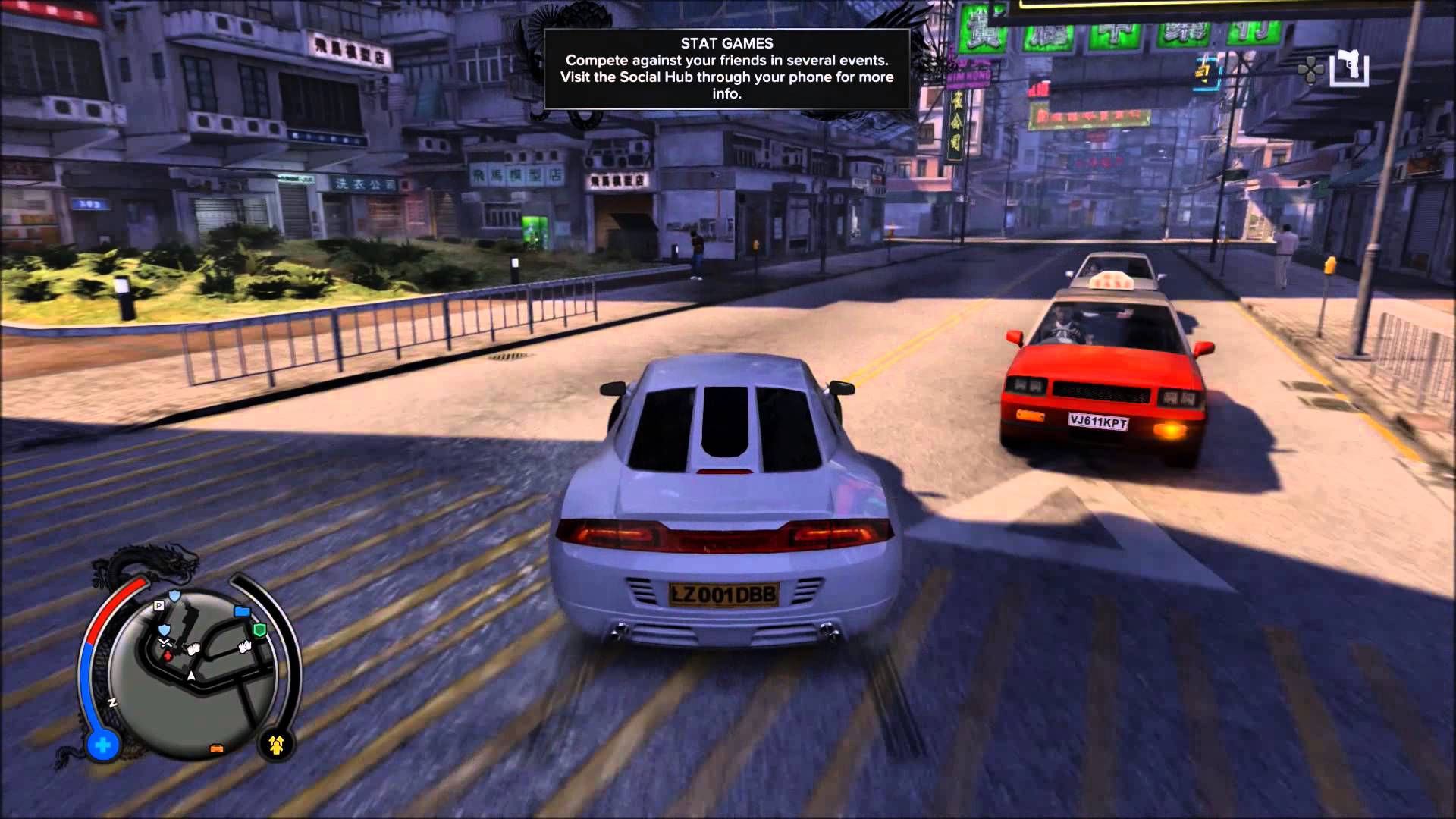
Task: Click the yellow Face level-up icon
Action: [276, 745]
